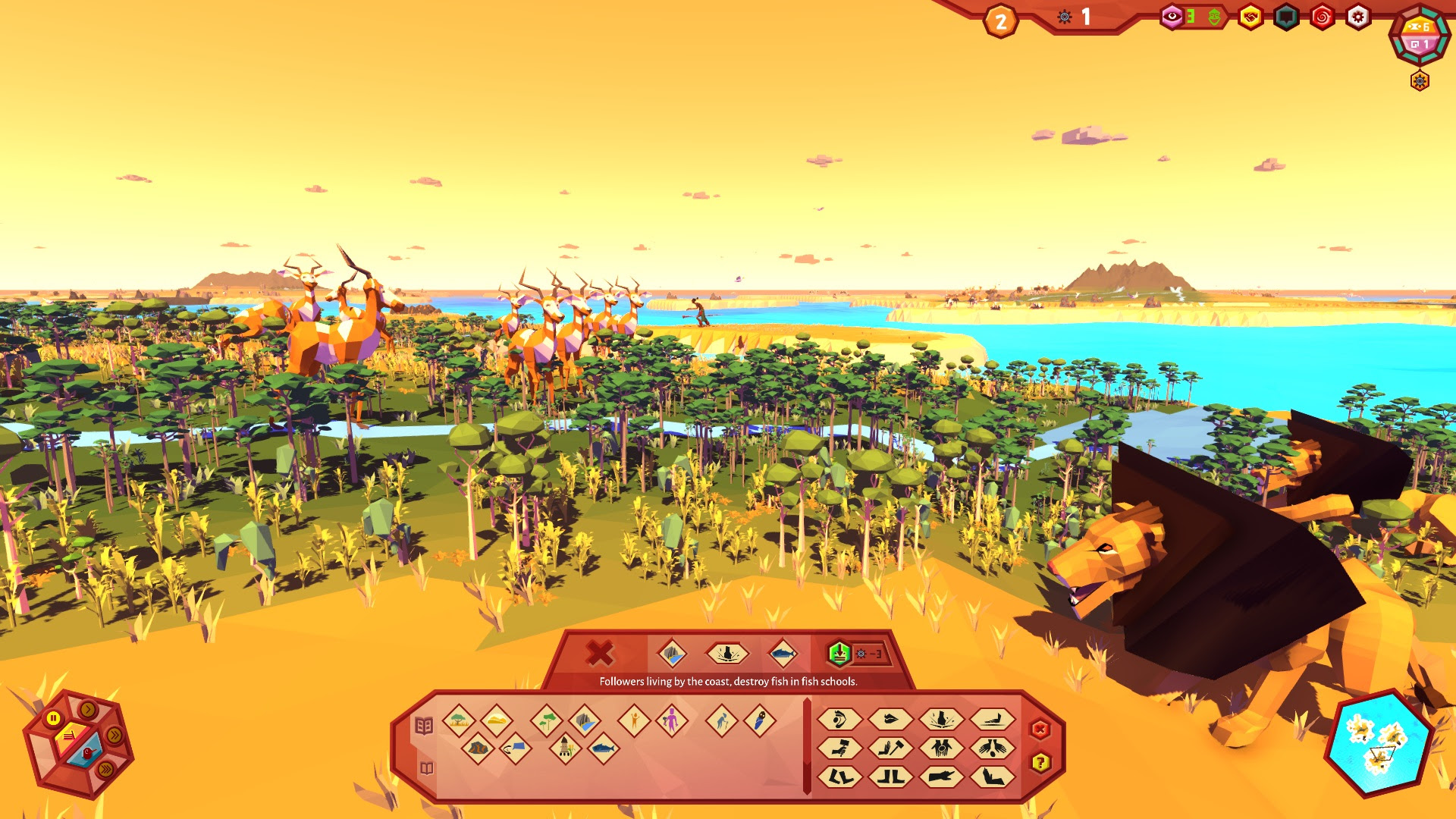Confirm the commandment with the green button
Screen dimensions: 1456x819
coord(839,653)
